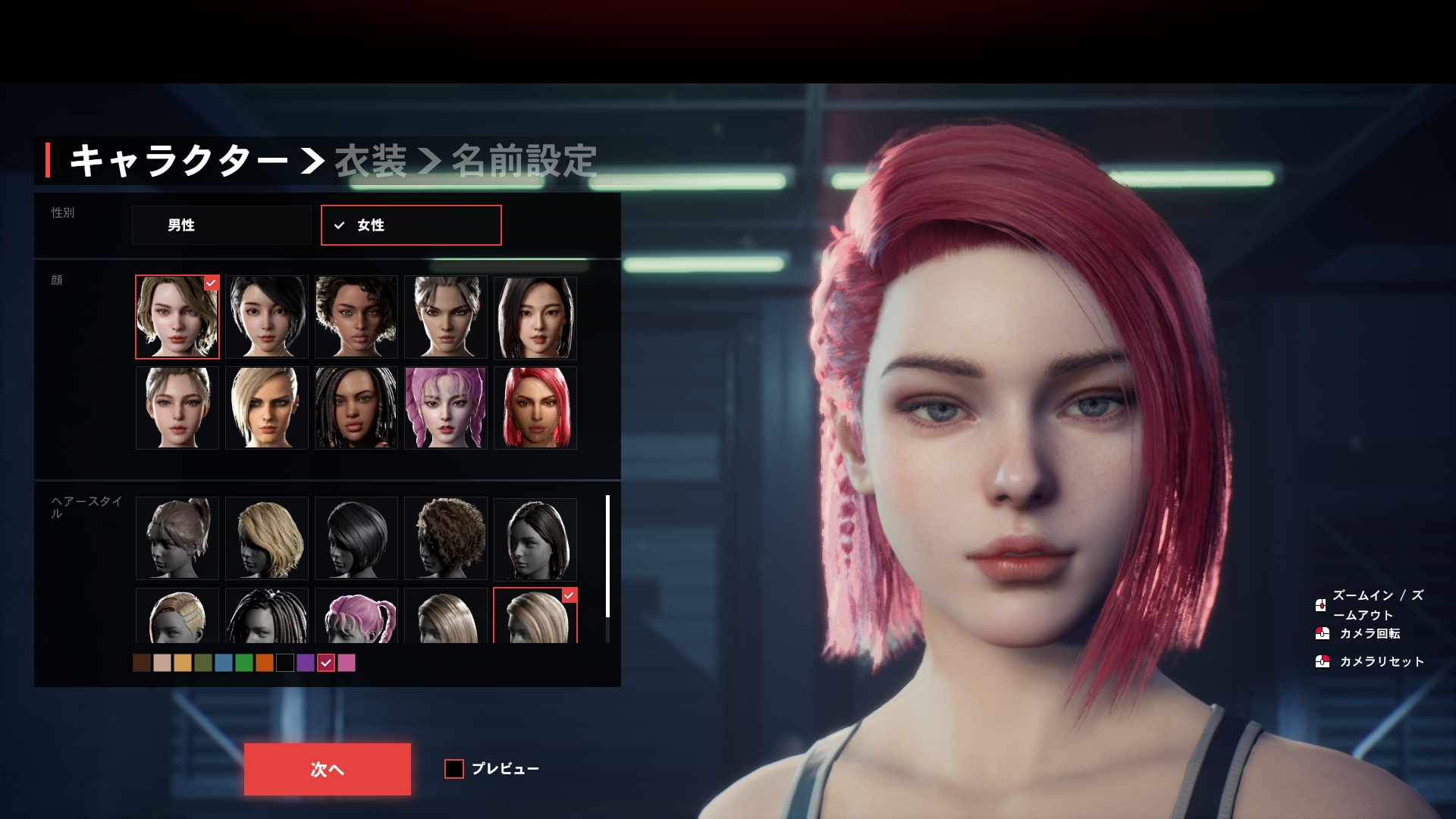Image resolution: width=1456 pixels, height=819 pixels.
Task: Select the dark brown hair color swatch
Action: [x=142, y=663]
